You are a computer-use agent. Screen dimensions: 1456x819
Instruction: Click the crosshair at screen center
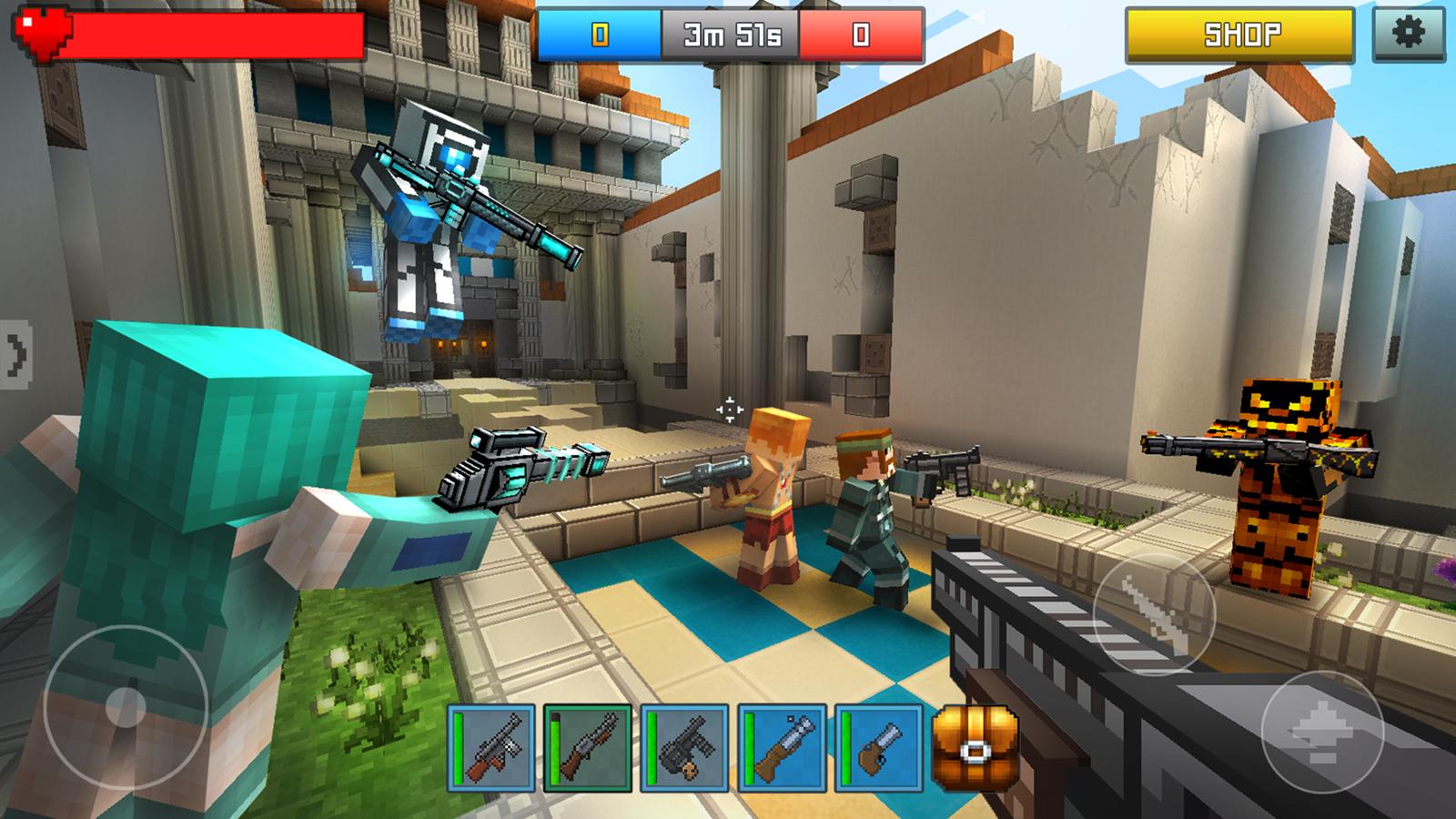tap(728, 409)
